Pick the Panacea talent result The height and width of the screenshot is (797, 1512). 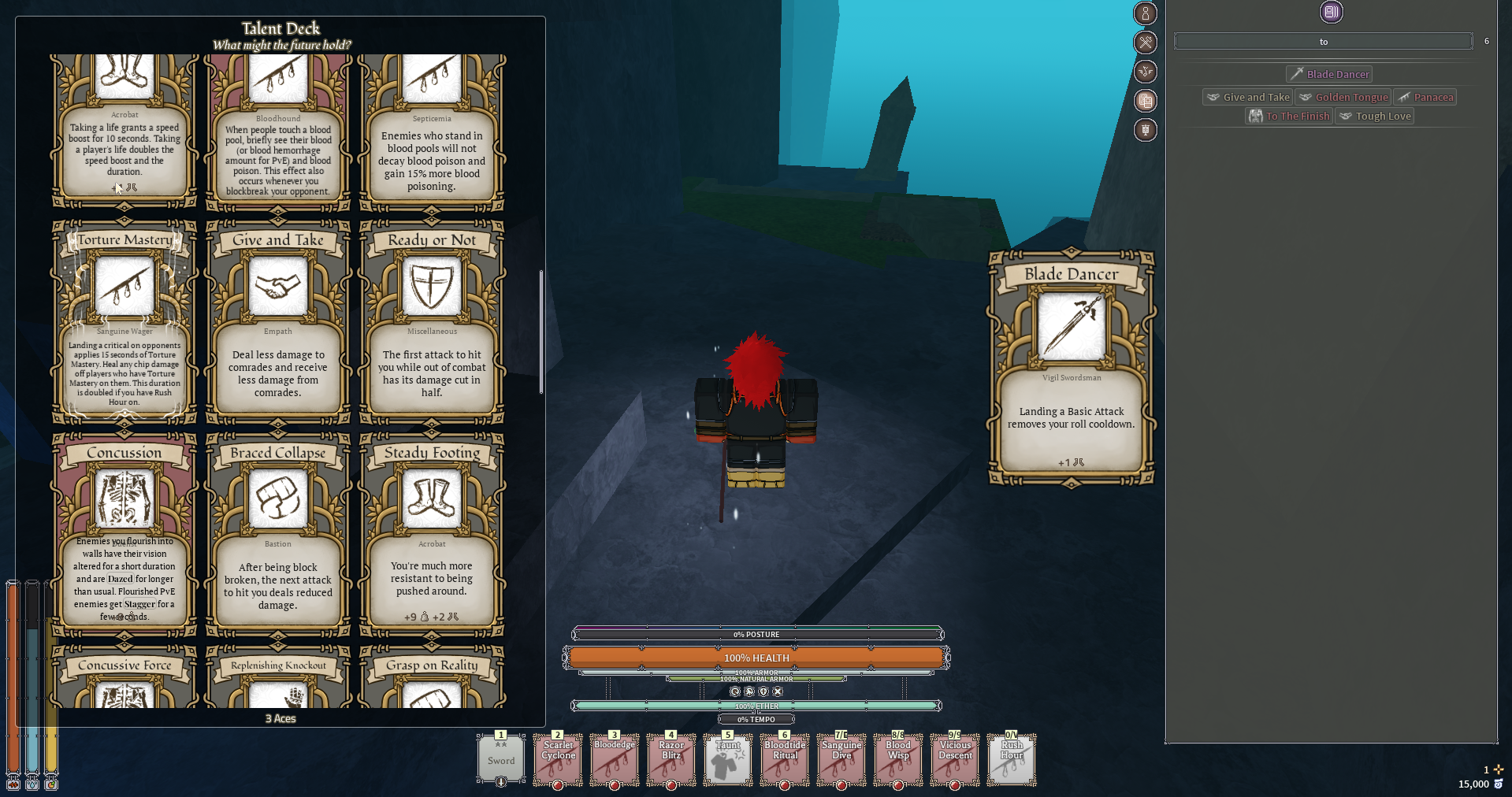[1425, 97]
